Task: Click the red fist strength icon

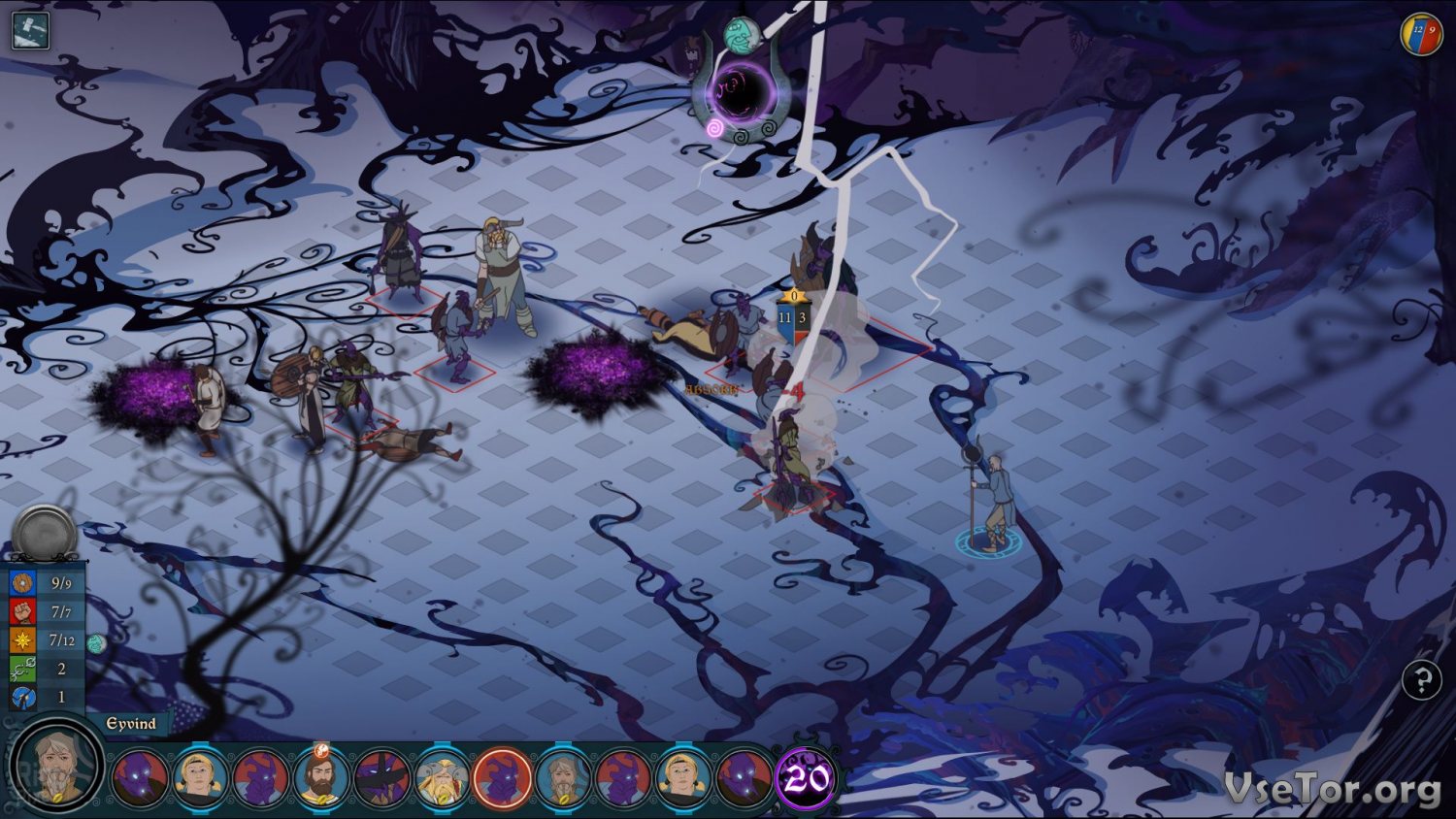Action: pyautogui.click(x=22, y=611)
